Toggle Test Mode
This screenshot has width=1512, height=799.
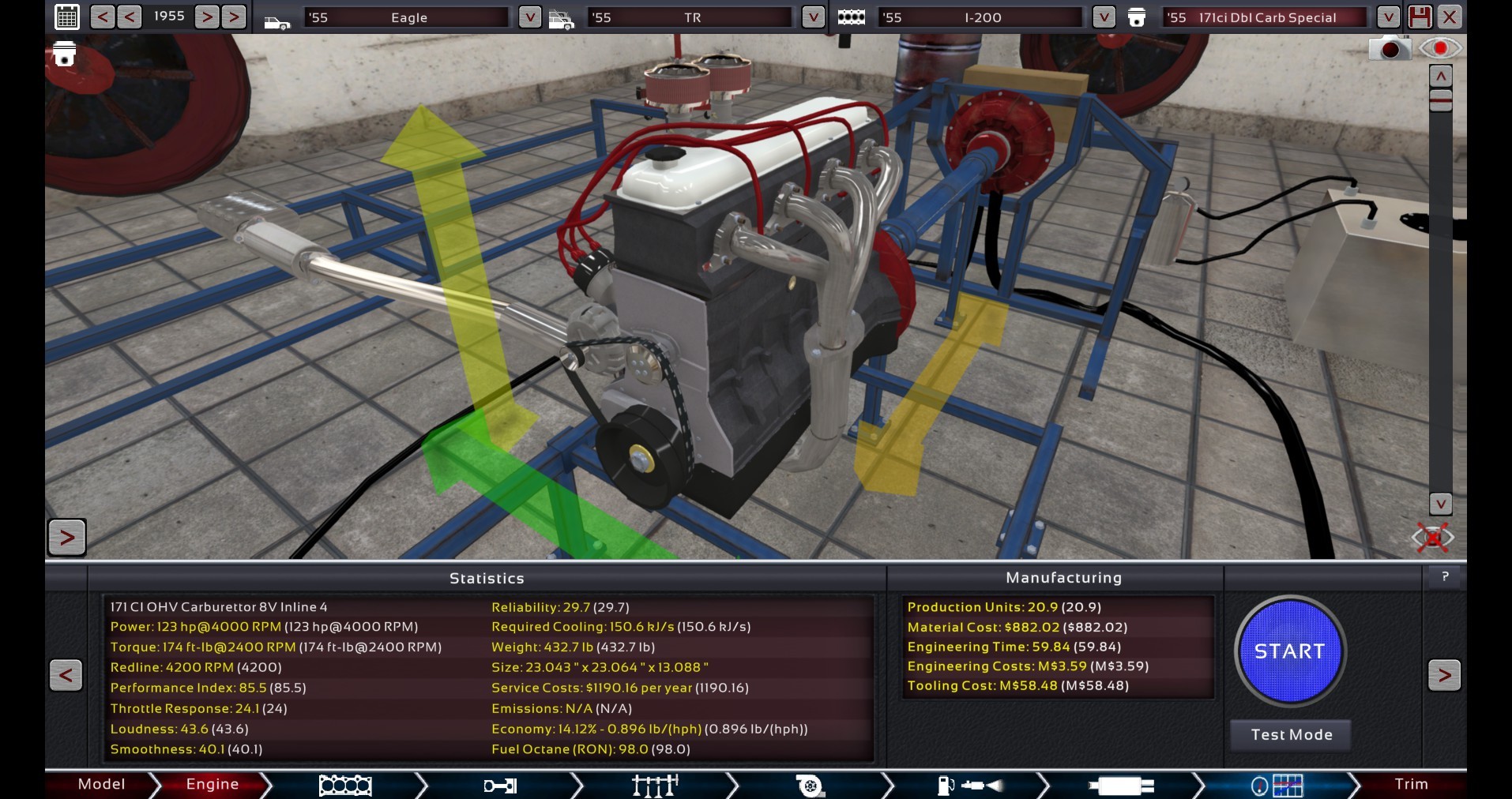click(1291, 735)
